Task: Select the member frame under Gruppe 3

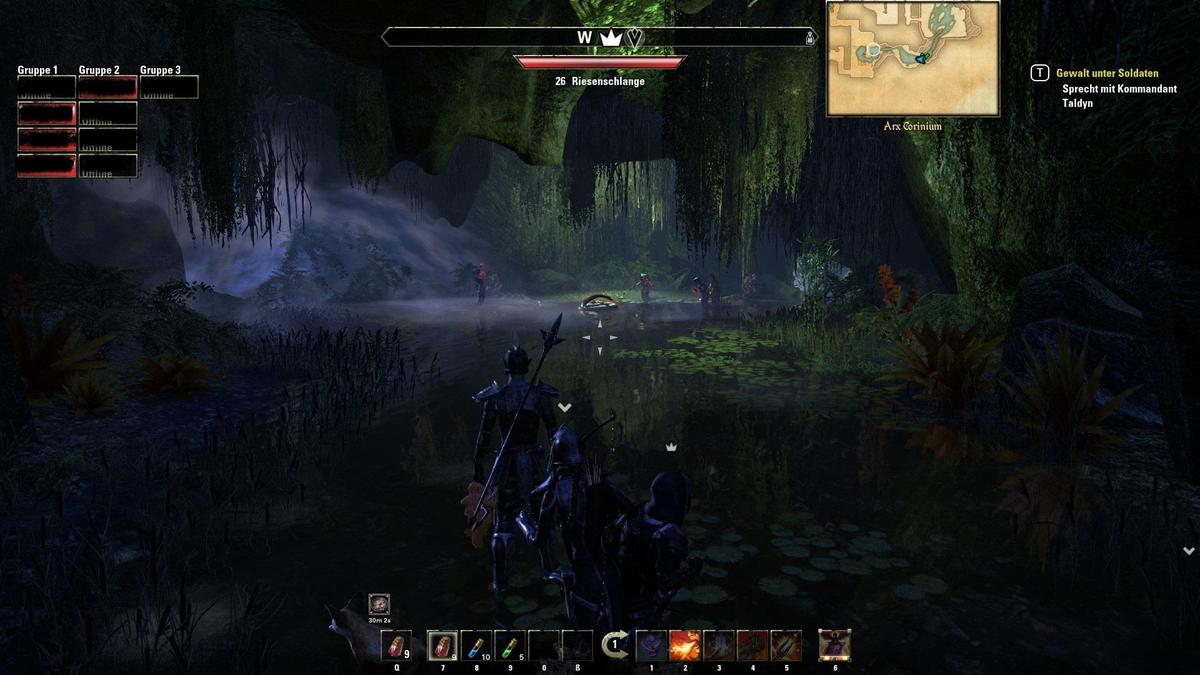Action: coord(169,88)
